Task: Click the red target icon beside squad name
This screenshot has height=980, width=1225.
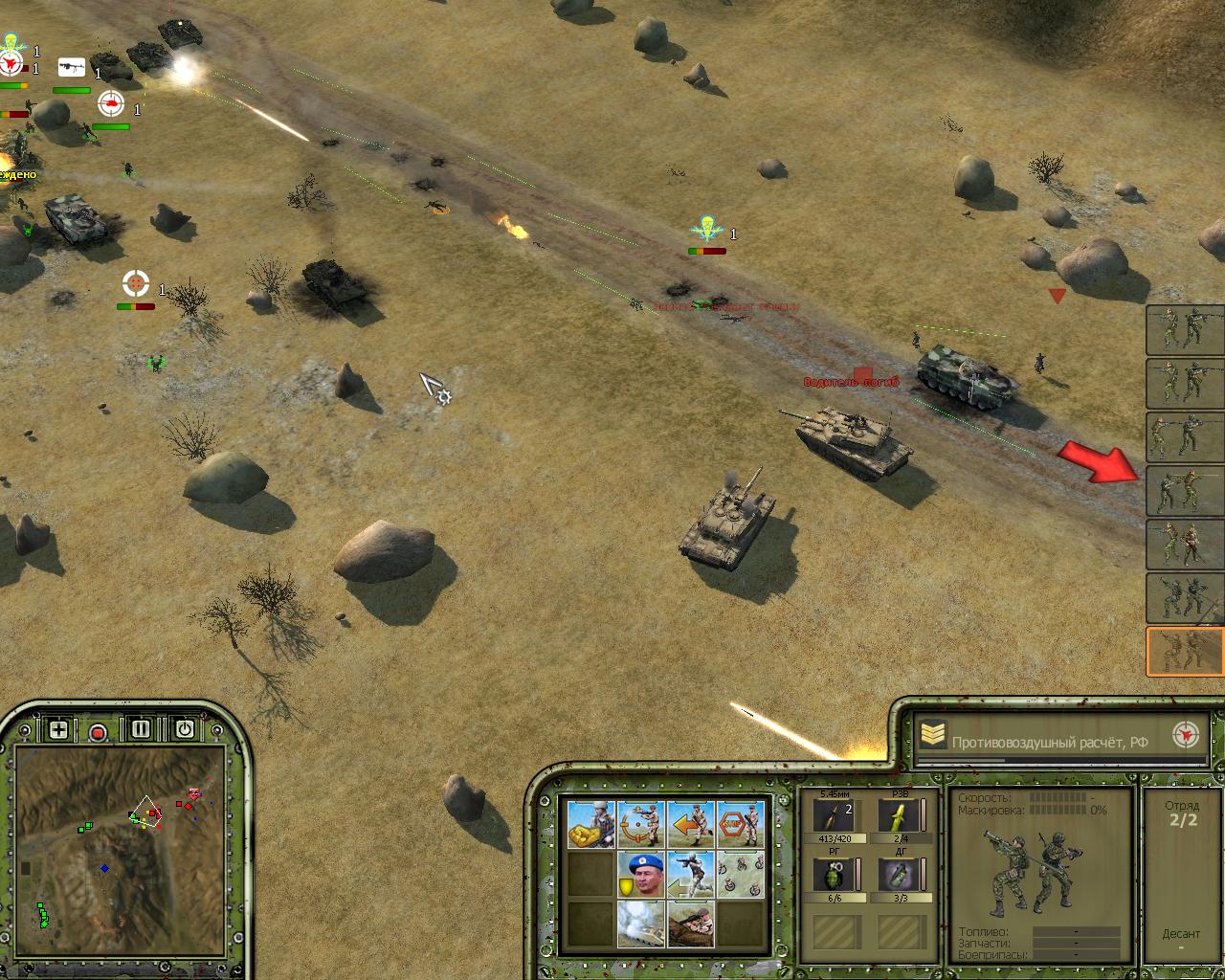Action: 1186,736
